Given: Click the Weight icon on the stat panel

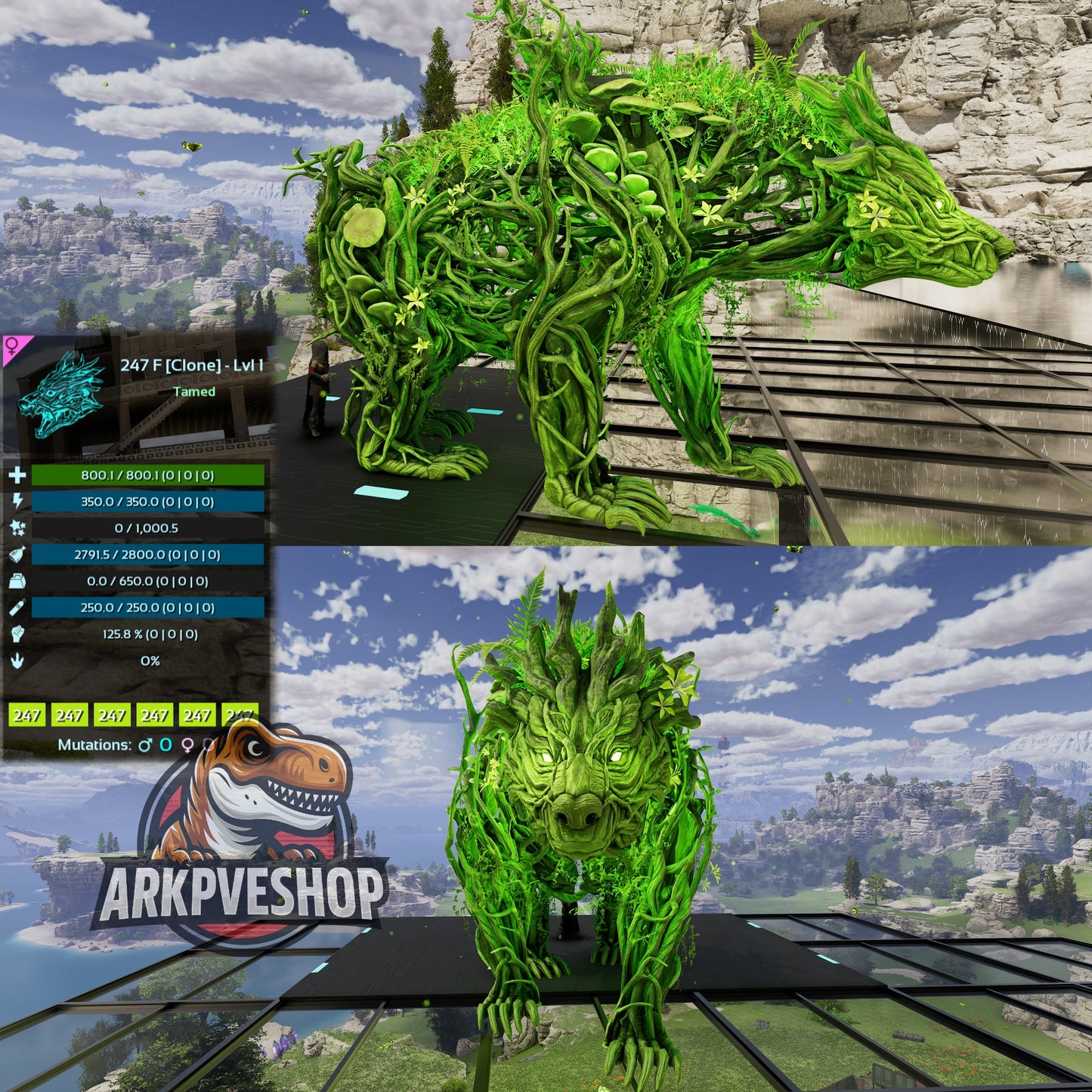Looking at the screenshot, I should (x=17, y=582).
